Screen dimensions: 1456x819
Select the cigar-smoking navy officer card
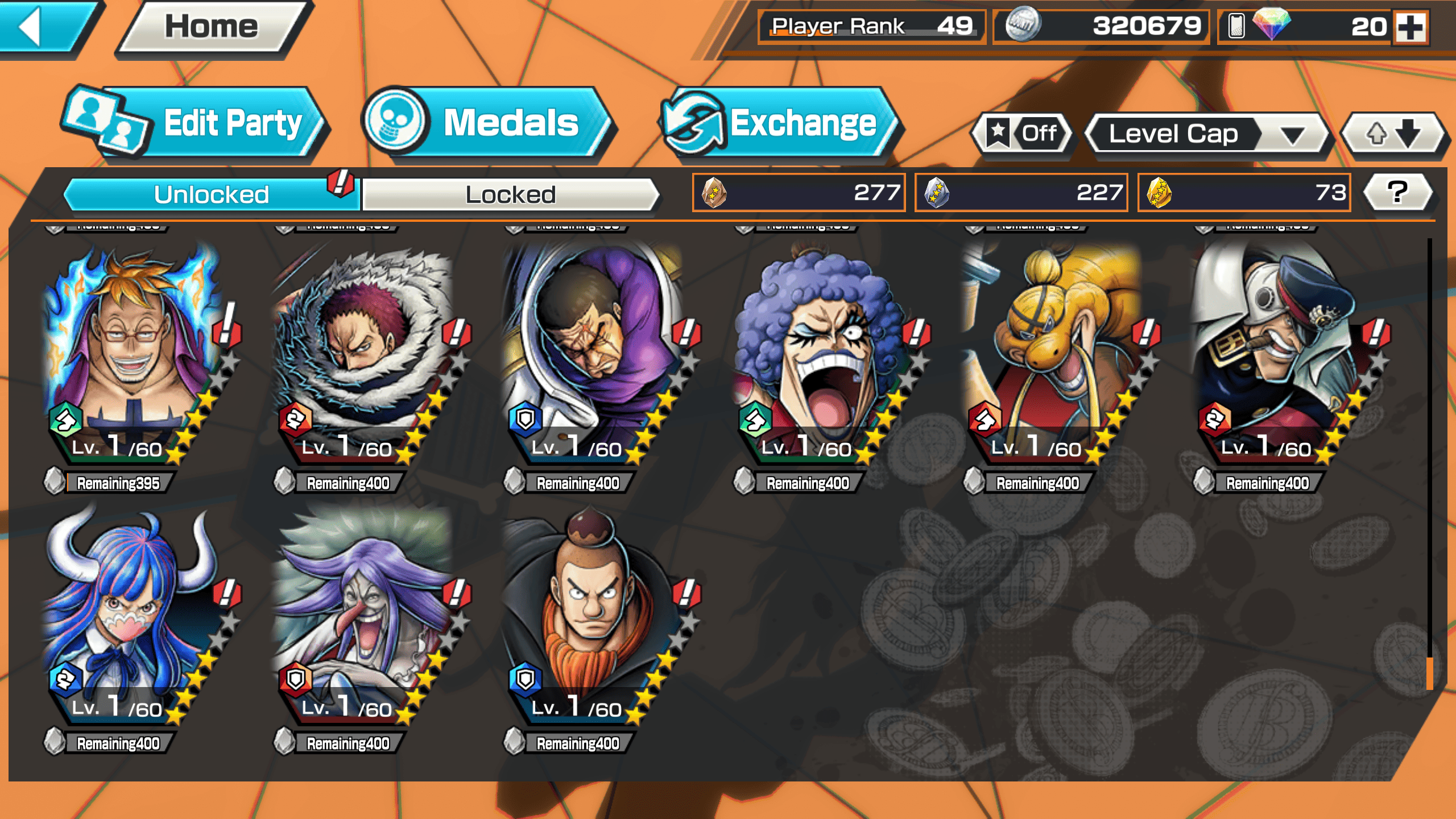coord(1283,353)
